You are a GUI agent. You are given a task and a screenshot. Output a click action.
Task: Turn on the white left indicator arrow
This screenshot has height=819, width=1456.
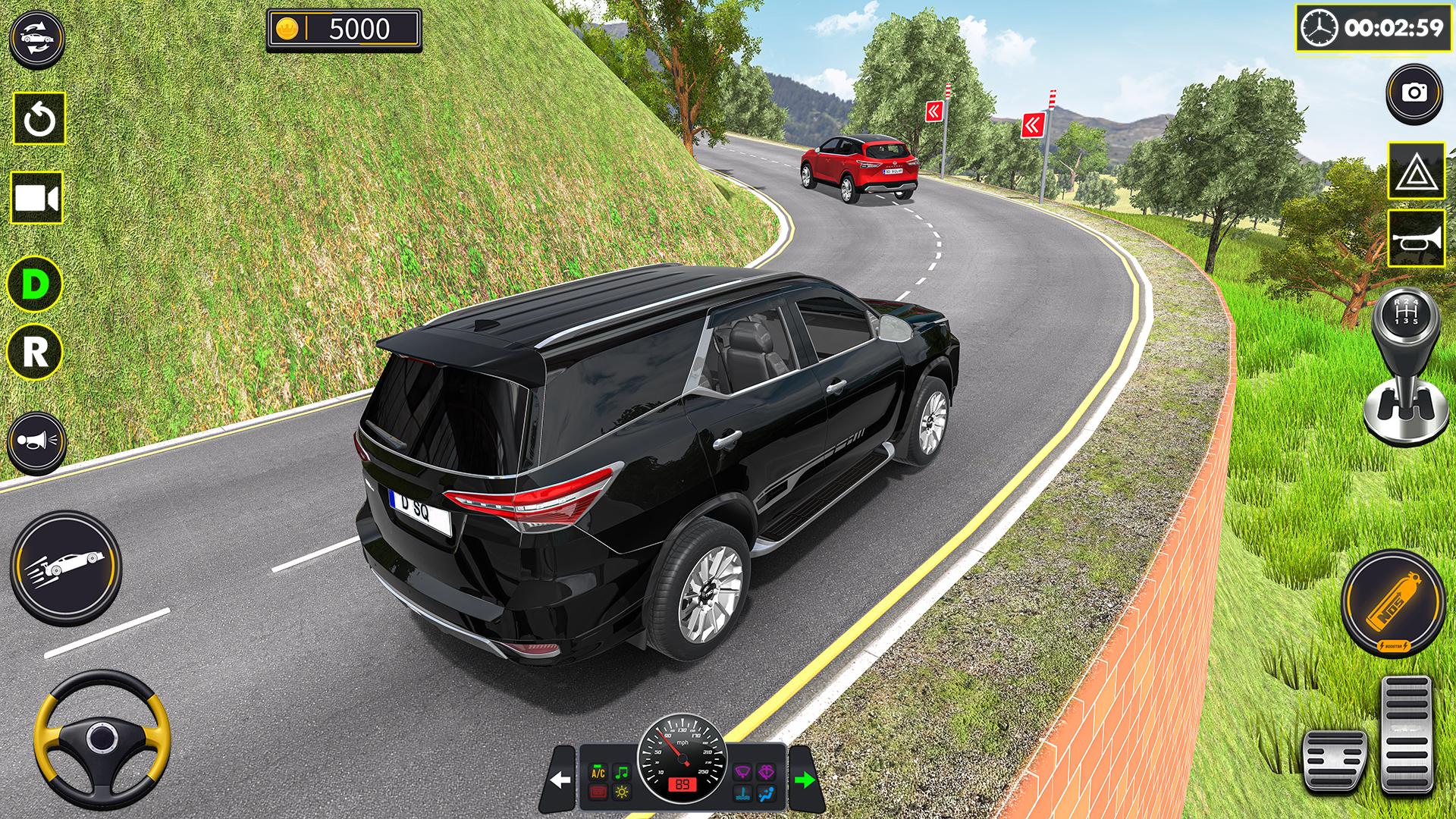[560, 780]
